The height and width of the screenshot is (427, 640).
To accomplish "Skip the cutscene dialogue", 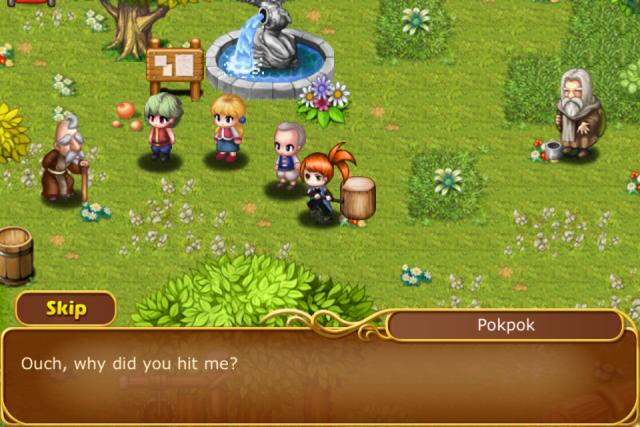I will click(x=65, y=308).
